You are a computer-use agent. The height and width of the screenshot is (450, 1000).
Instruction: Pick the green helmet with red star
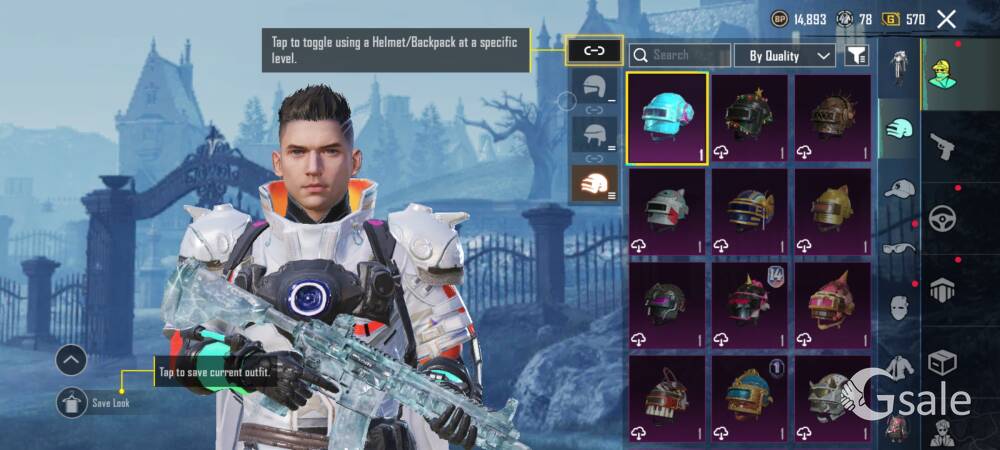click(x=750, y=117)
